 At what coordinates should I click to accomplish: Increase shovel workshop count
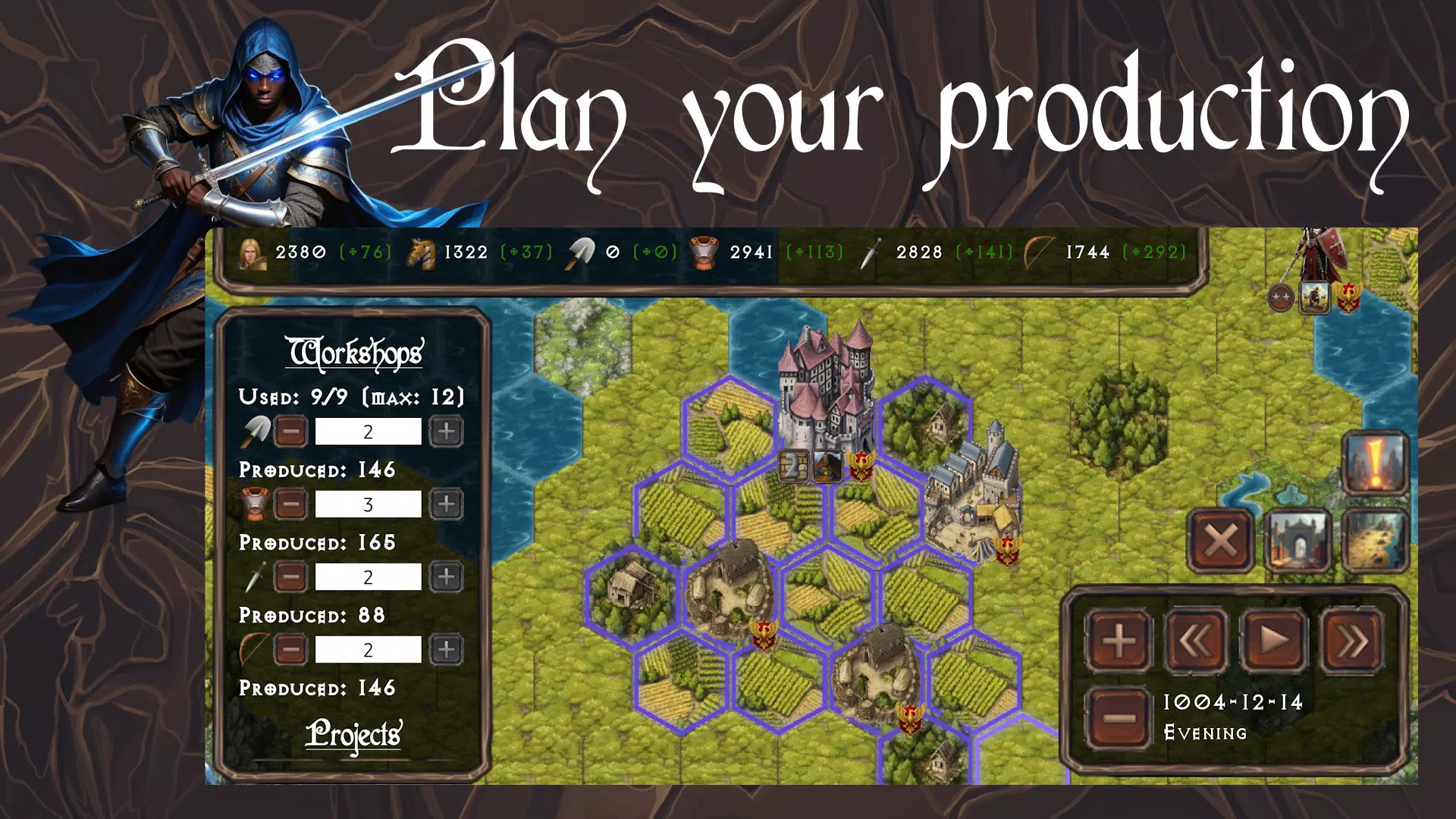446,431
